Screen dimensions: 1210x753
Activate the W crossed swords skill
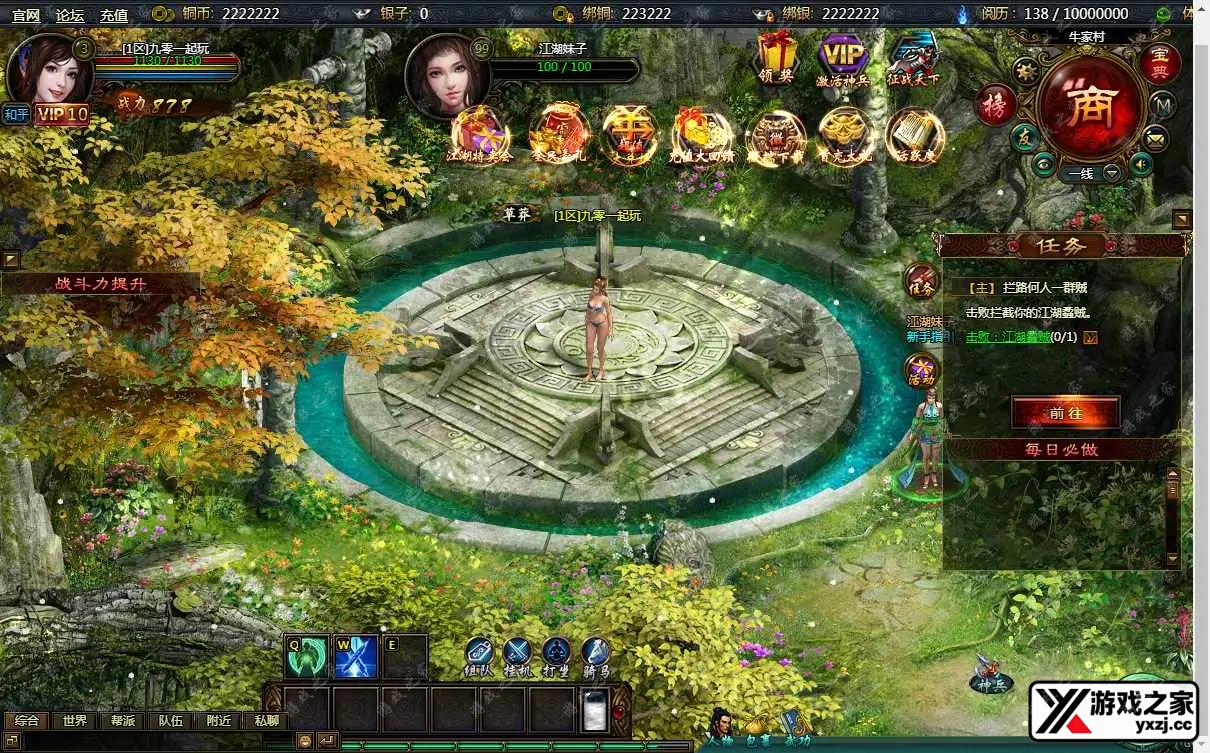coord(356,656)
